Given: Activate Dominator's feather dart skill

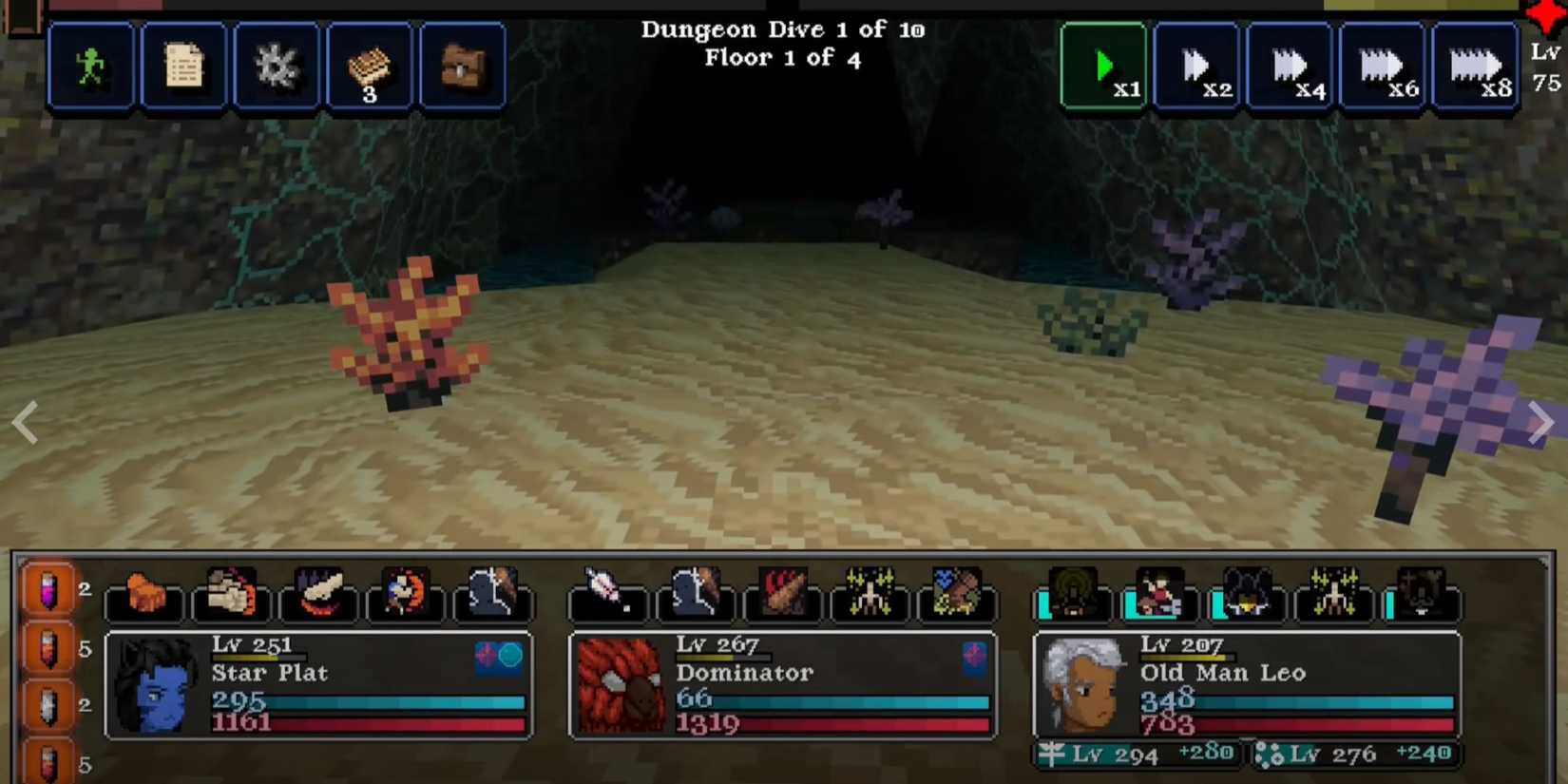Looking at the screenshot, I should click(608, 594).
